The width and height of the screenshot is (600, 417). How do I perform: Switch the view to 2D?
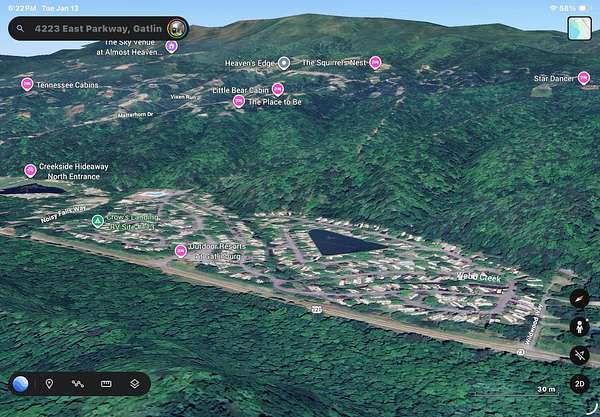pos(579,383)
